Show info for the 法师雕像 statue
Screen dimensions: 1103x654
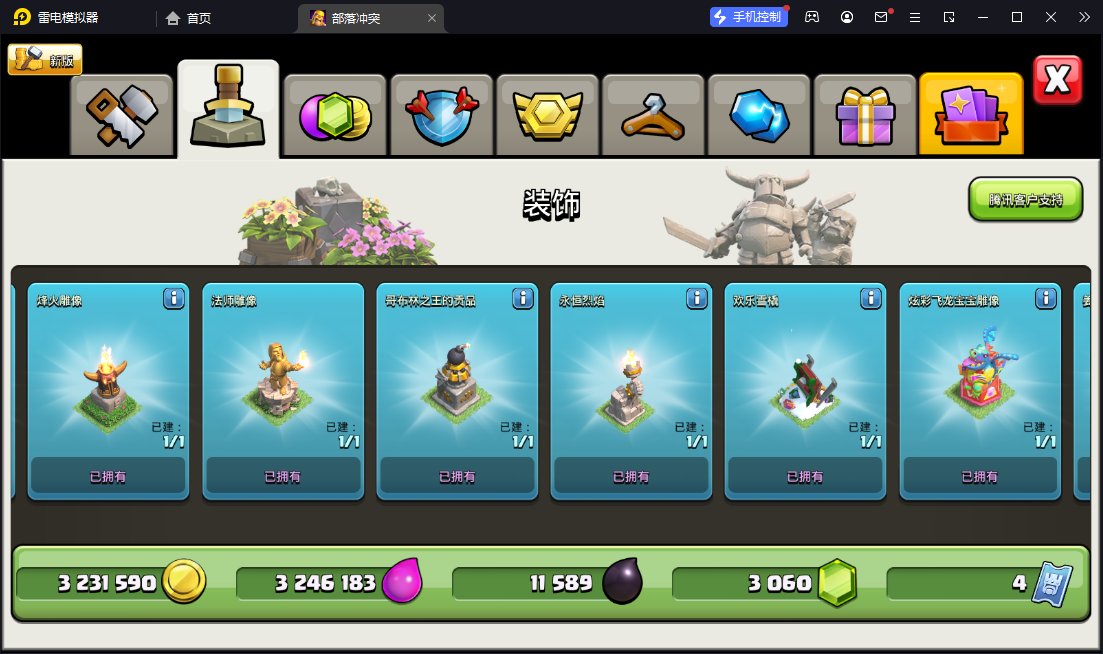348,298
